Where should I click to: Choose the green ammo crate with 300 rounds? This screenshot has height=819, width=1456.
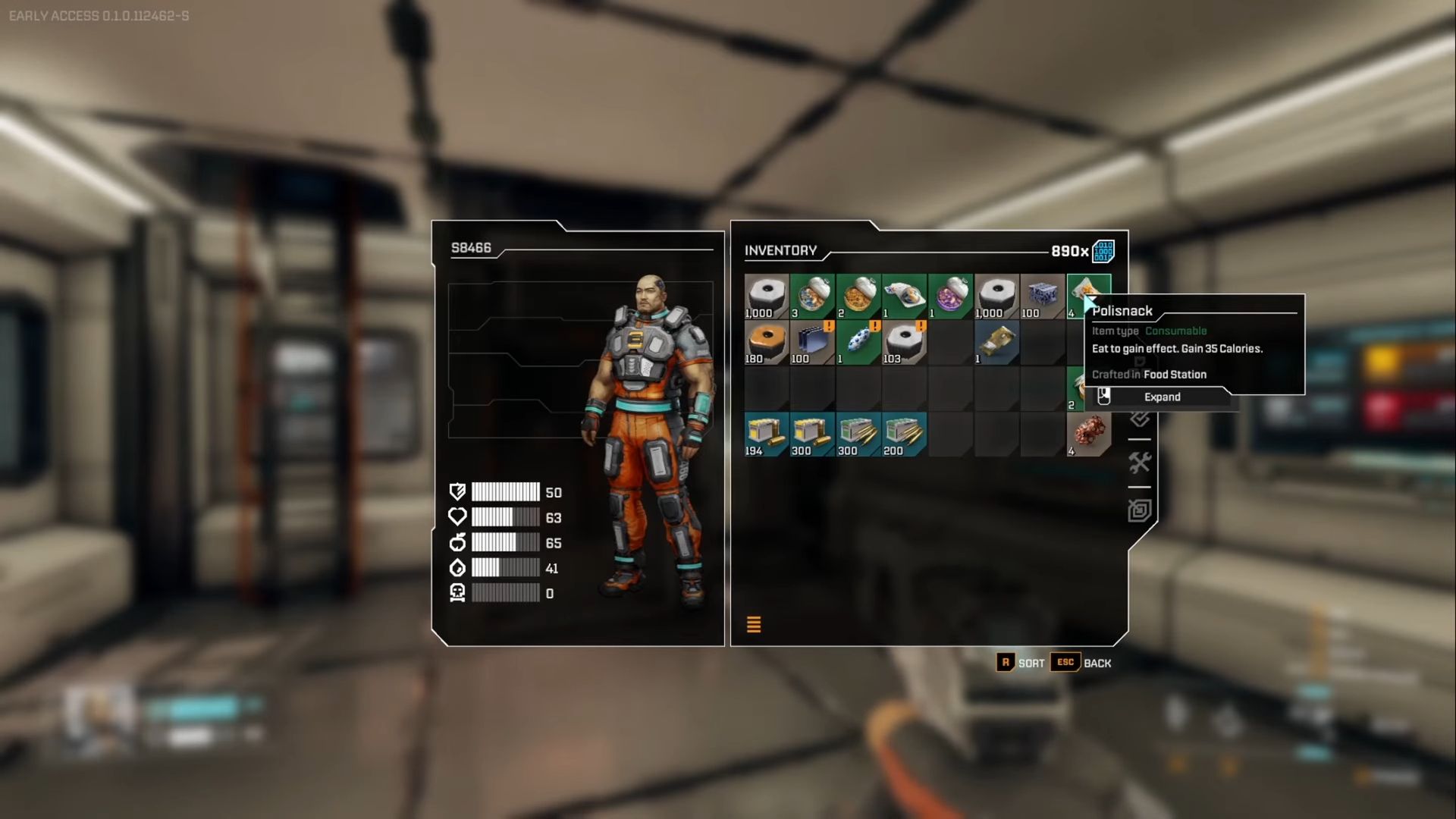click(x=858, y=434)
